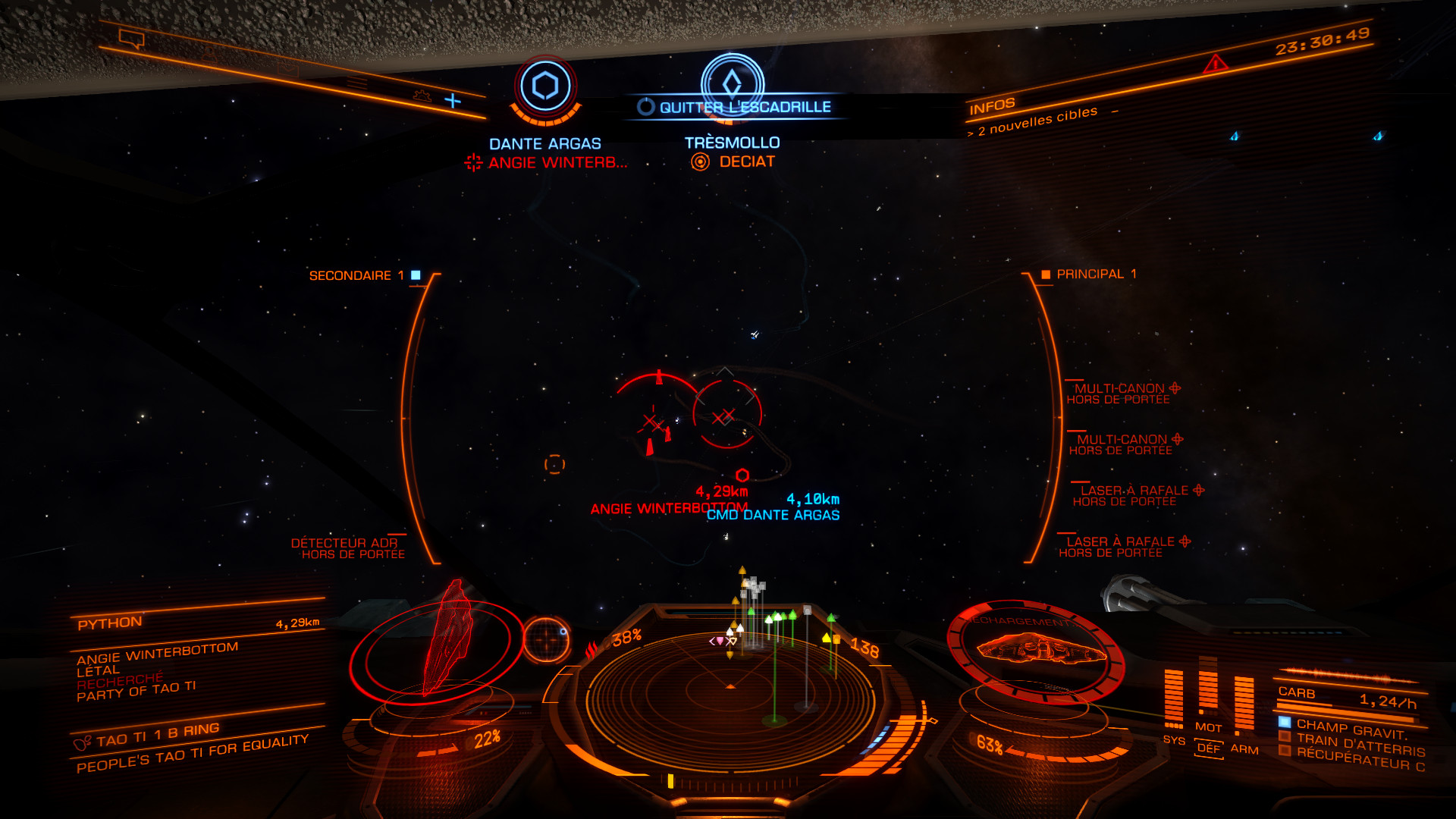Click the red warning triangle icon
Viewport: 1456px width, 819px height.
point(1215,64)
